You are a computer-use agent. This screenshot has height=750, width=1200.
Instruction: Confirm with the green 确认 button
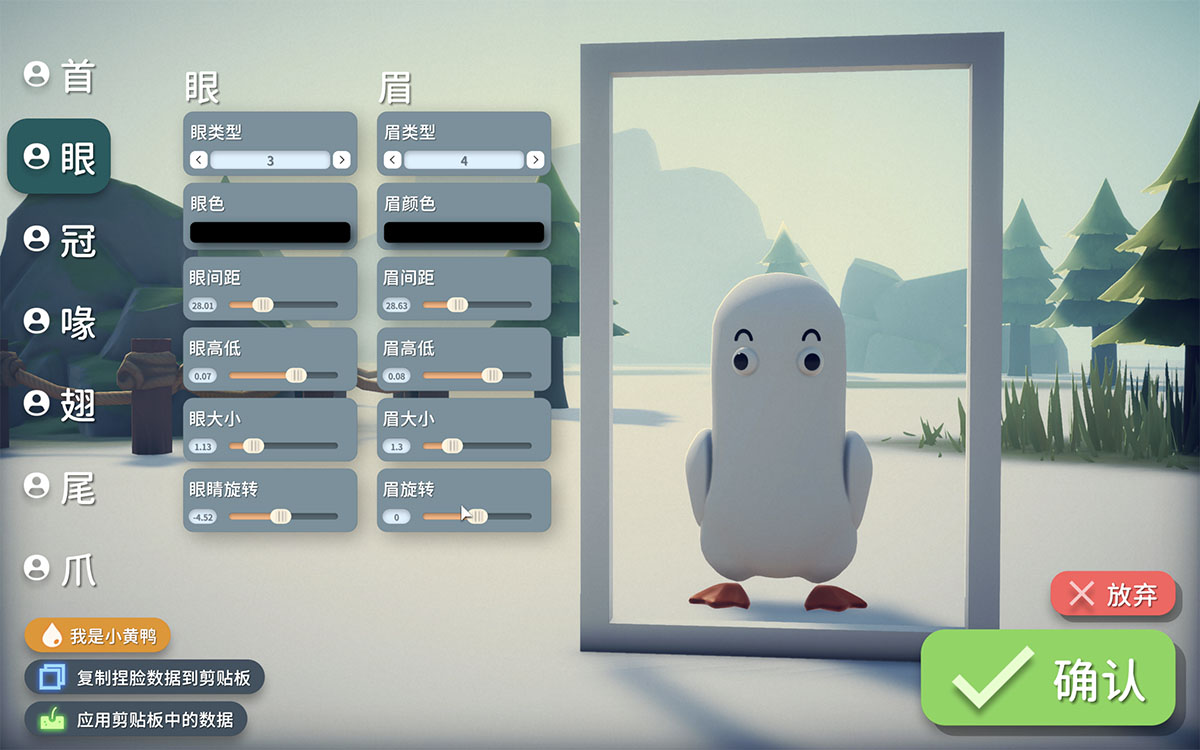[1047, 678]
